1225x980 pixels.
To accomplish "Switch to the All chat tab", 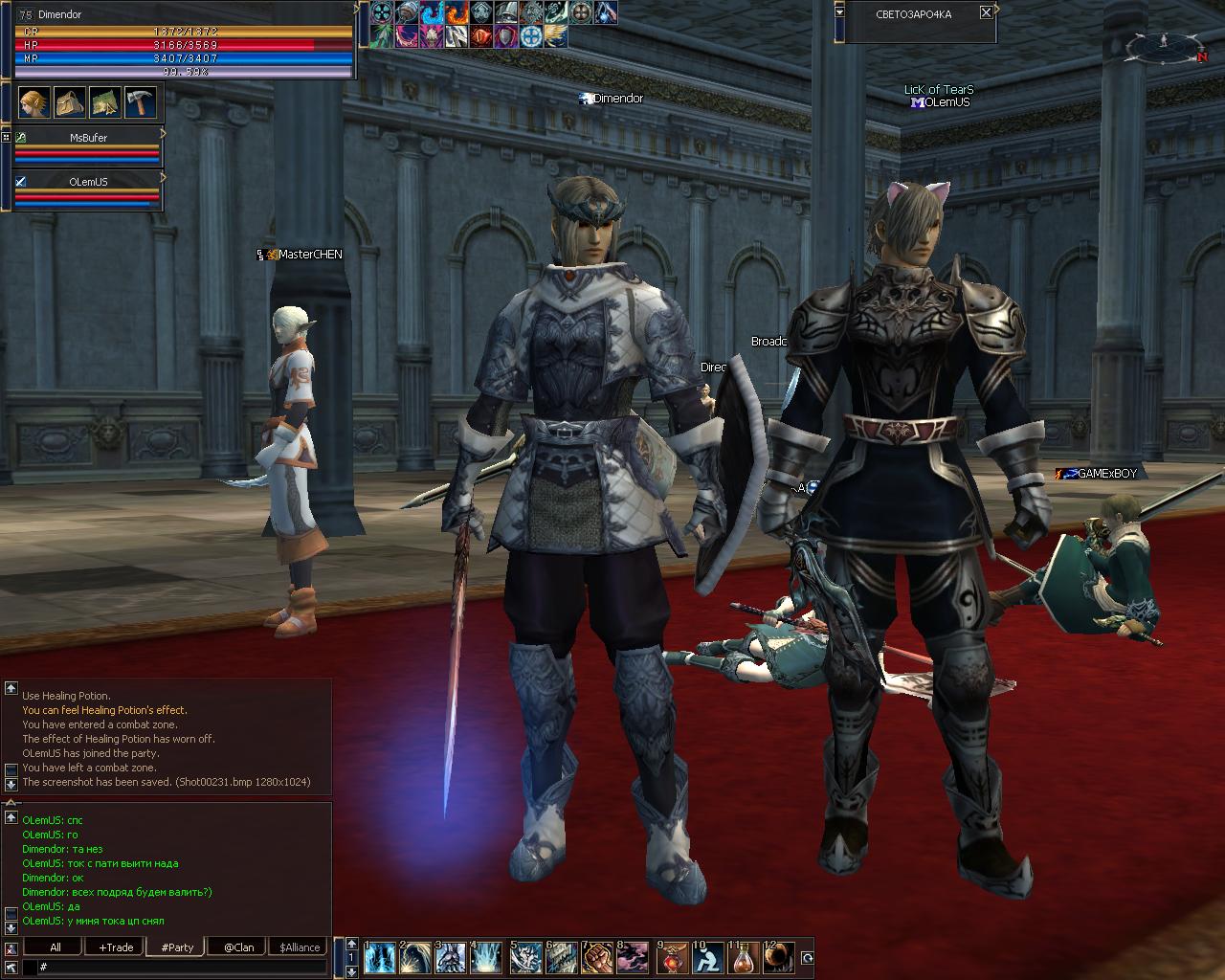I will (x=55, y=947).
